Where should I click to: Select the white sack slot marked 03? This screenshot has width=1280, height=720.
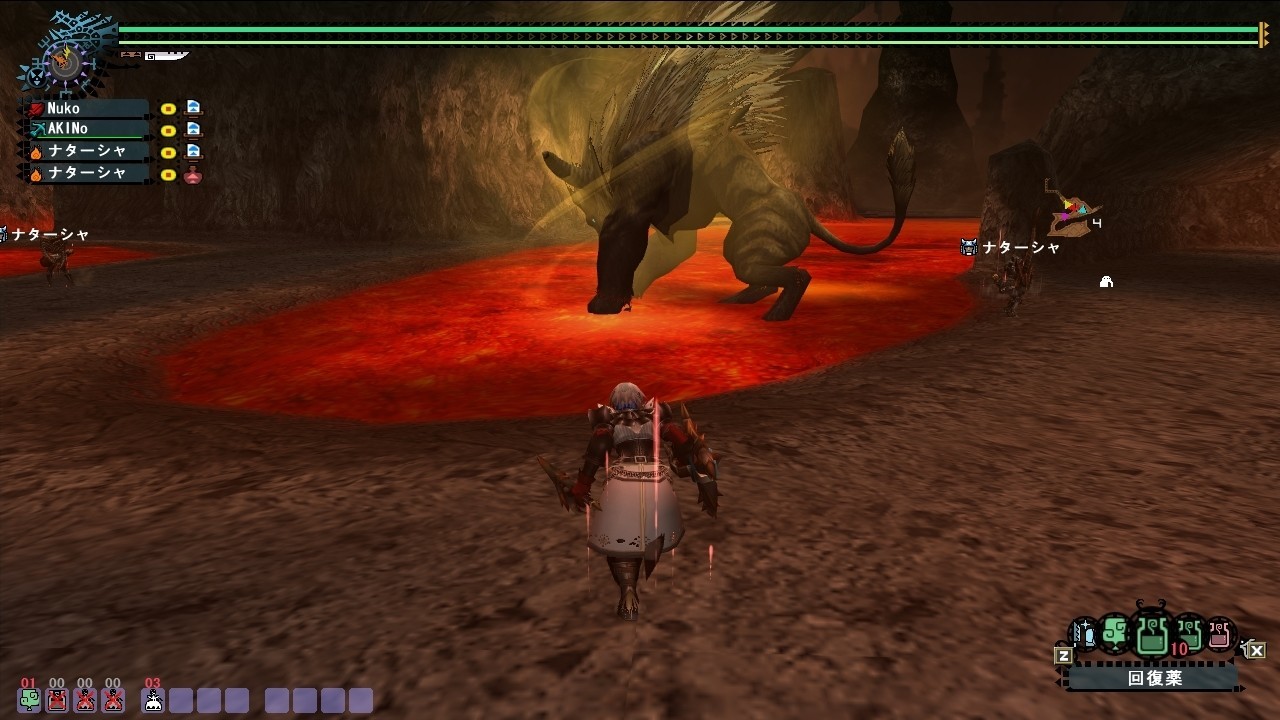tap(153, 699)
